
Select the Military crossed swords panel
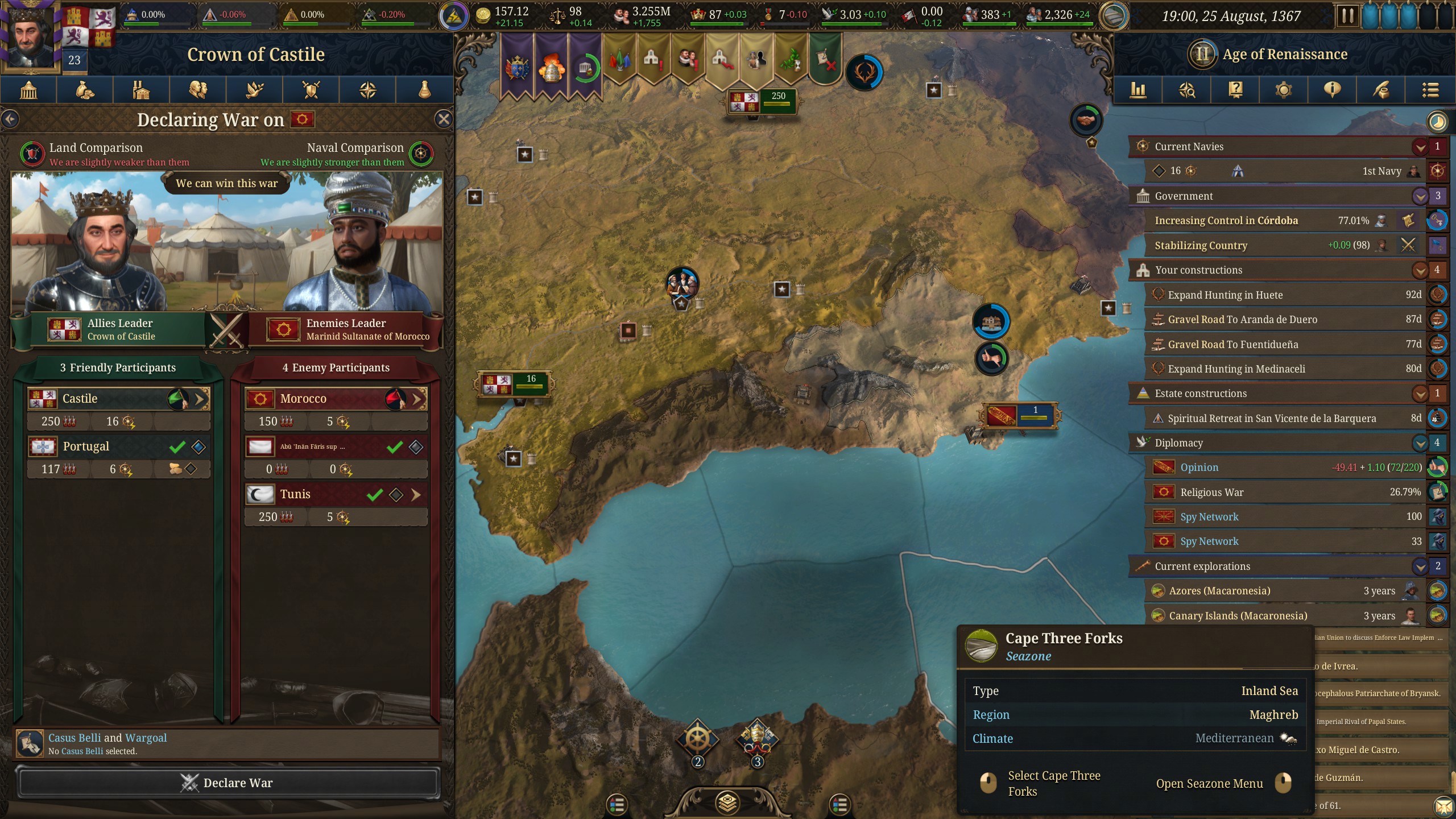pos(311,90)
